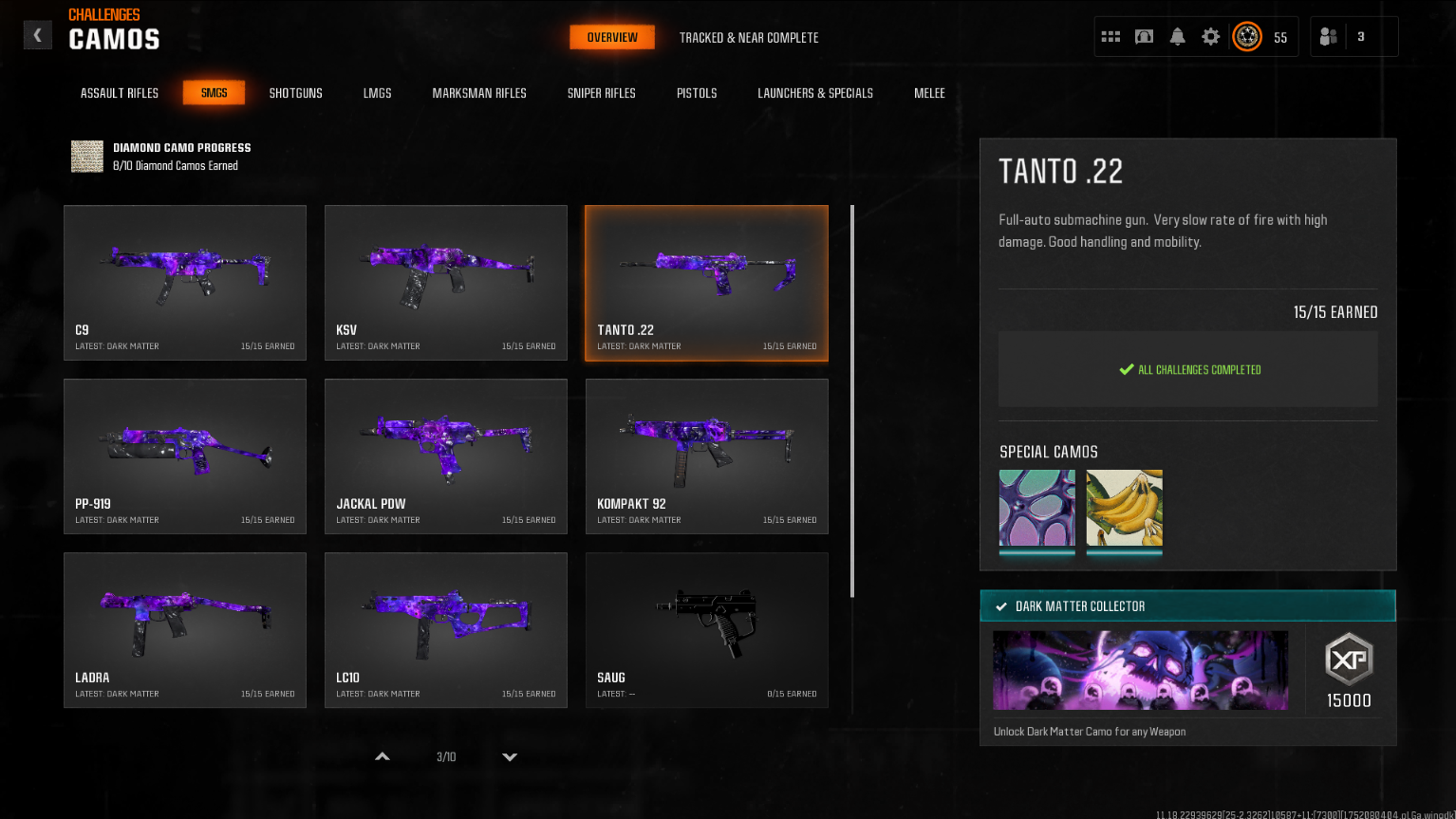This screenshot has height=819, width=1456.
Task: View the Prestige rank 55 emblem
Action: point(1247,36)
